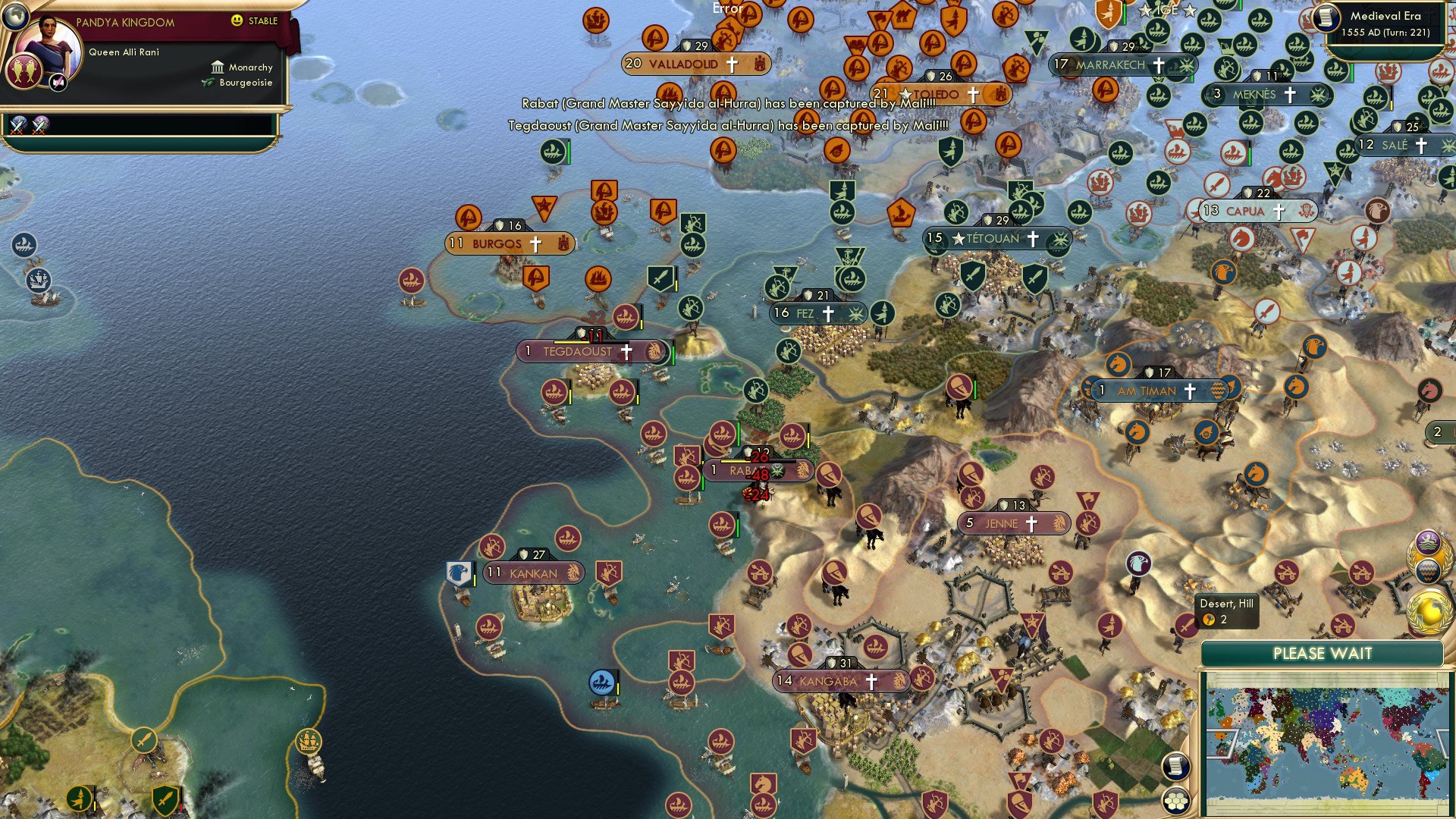The width and height of the screenshot is (1456, 819).
Task: Click the religion cross on the Jenne banner
Action: [1033, 523]
